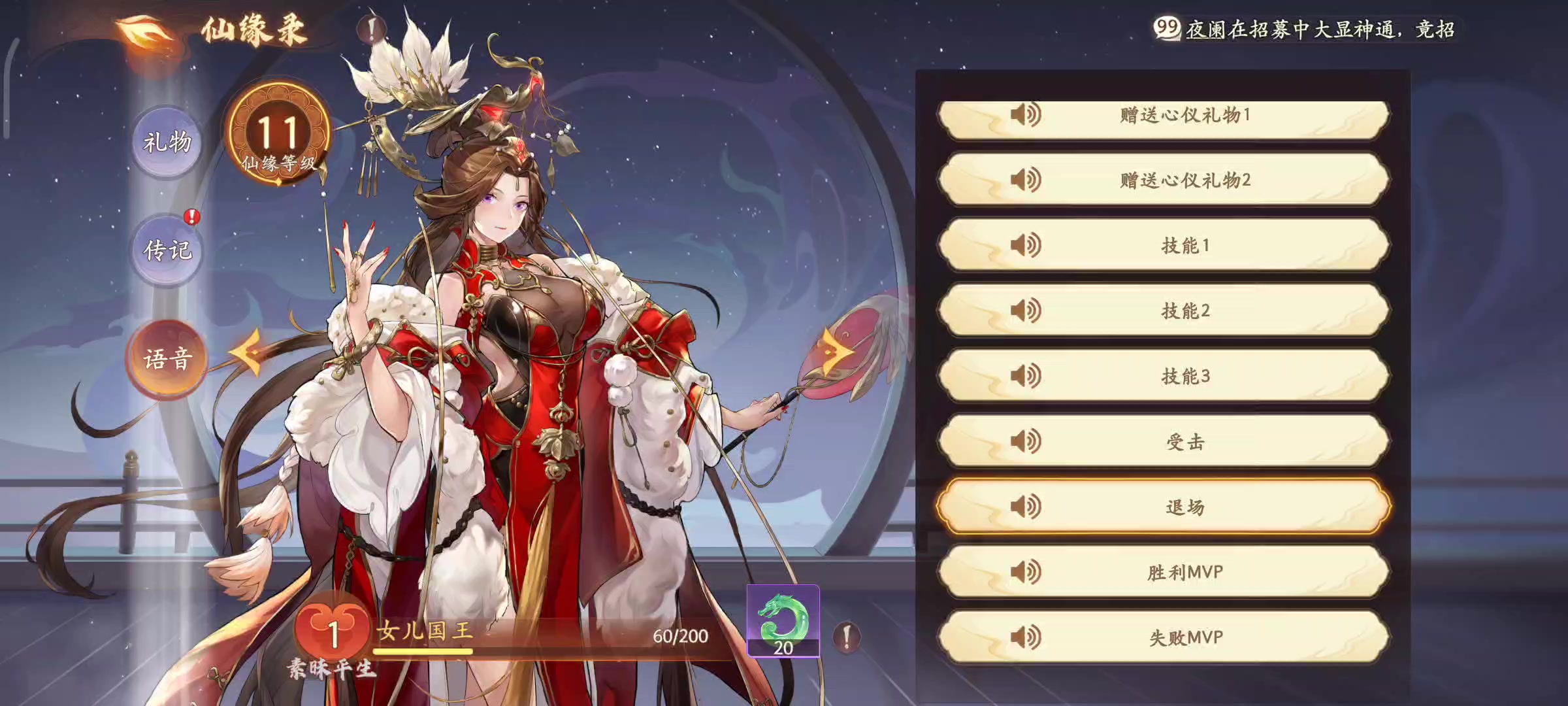The width and height of the screenshot is (1568, 706).
Task: Play the 失败MVP voice line
Action: coord(1164,637)
